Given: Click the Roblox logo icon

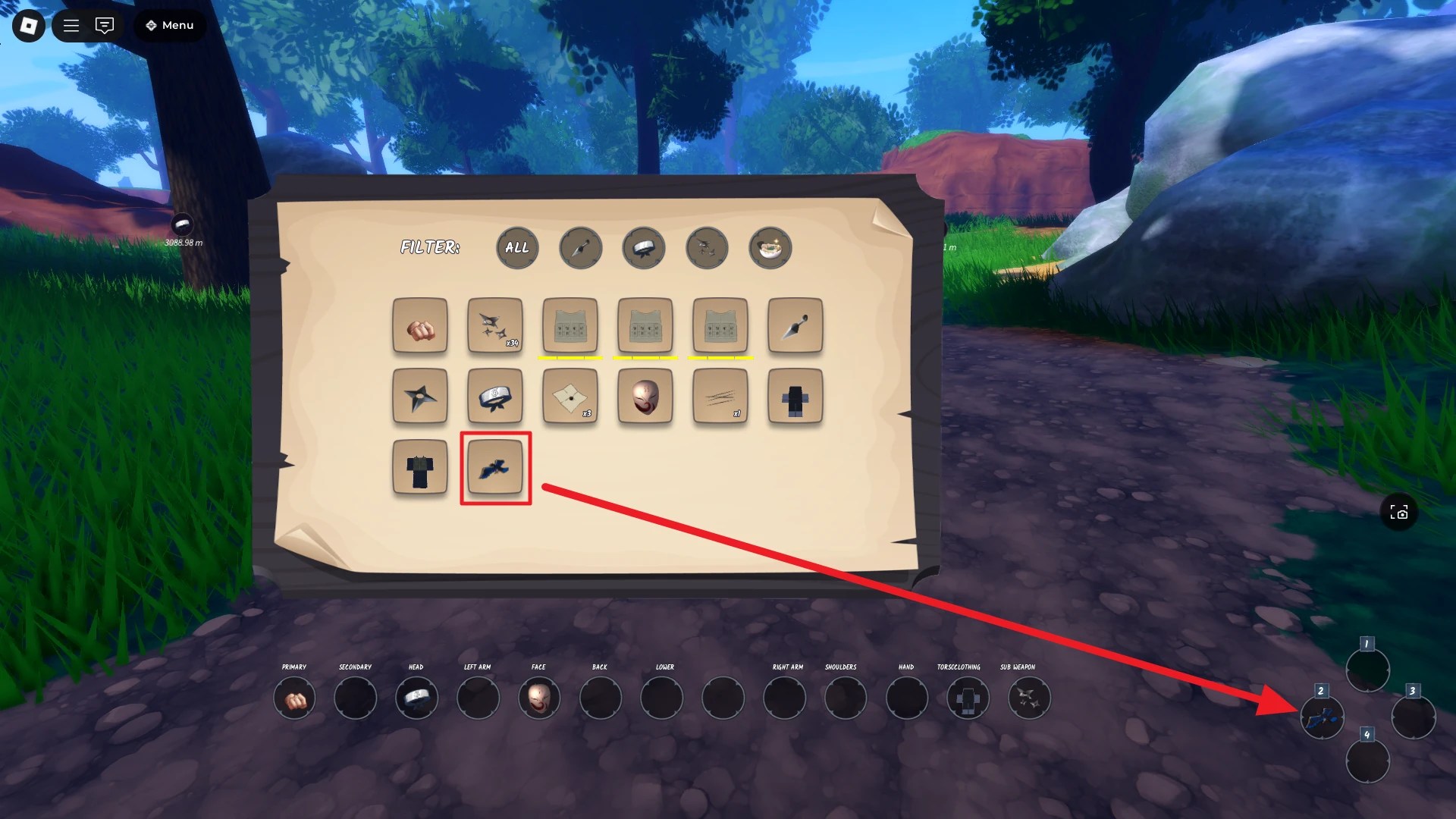Looking at the screenshot, I should (x=27, y=25).
